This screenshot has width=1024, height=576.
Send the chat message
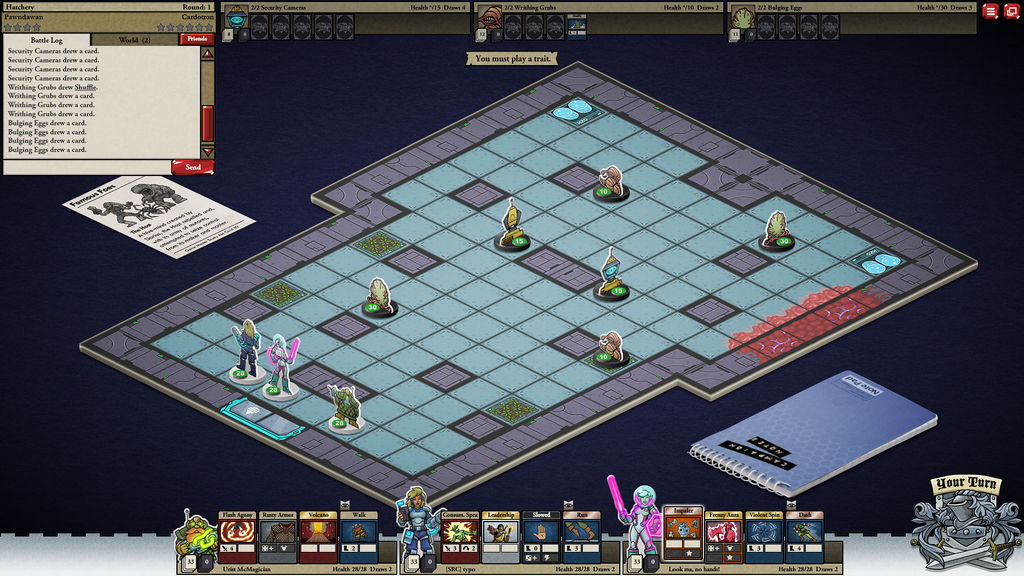192,167
